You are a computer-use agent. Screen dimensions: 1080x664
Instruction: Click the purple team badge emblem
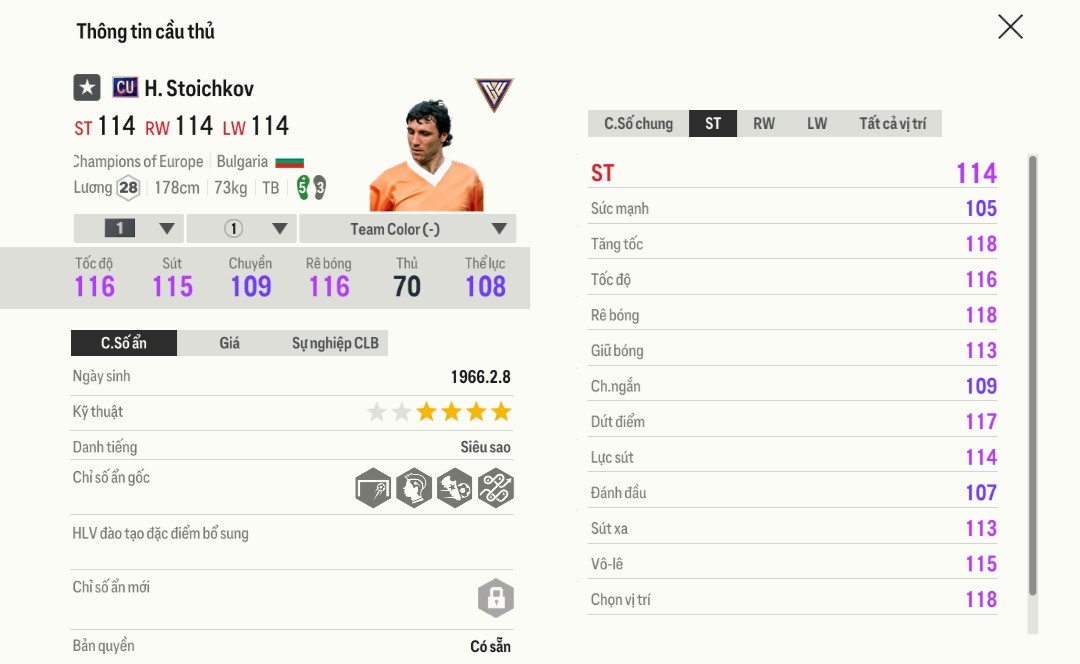(493, 95)
